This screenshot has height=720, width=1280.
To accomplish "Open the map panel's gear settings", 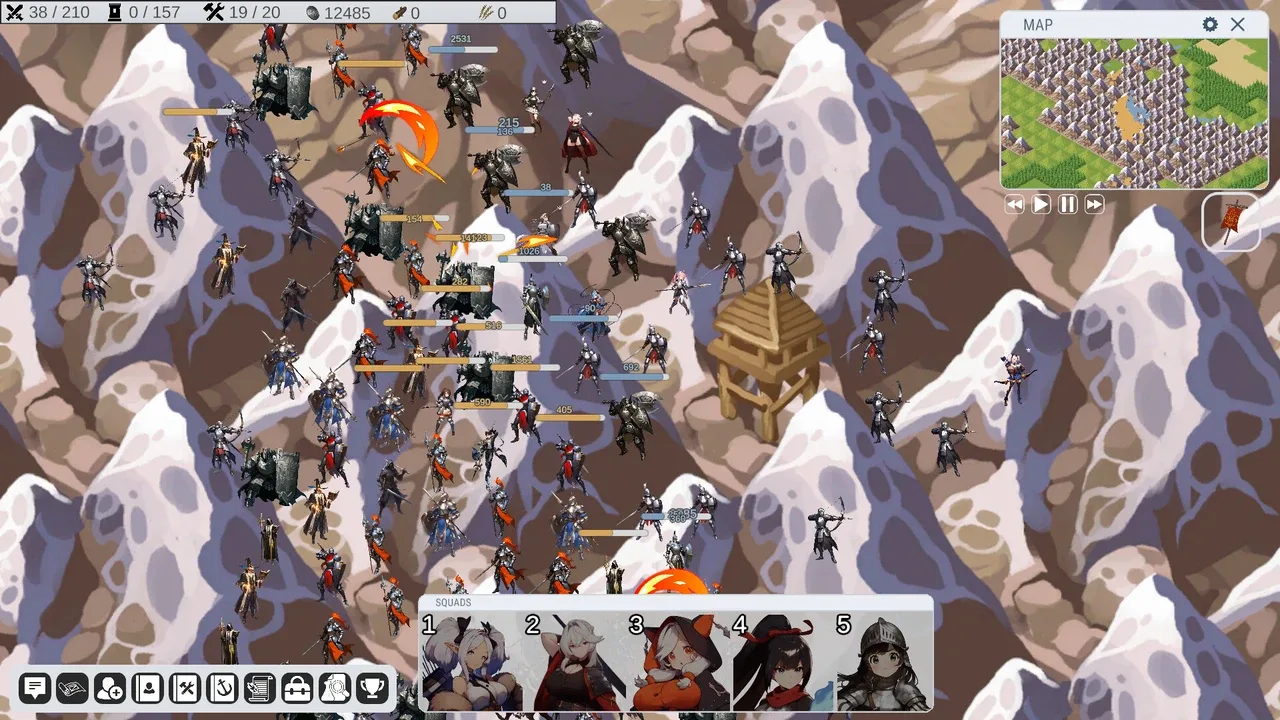I will pos(1210,25).
